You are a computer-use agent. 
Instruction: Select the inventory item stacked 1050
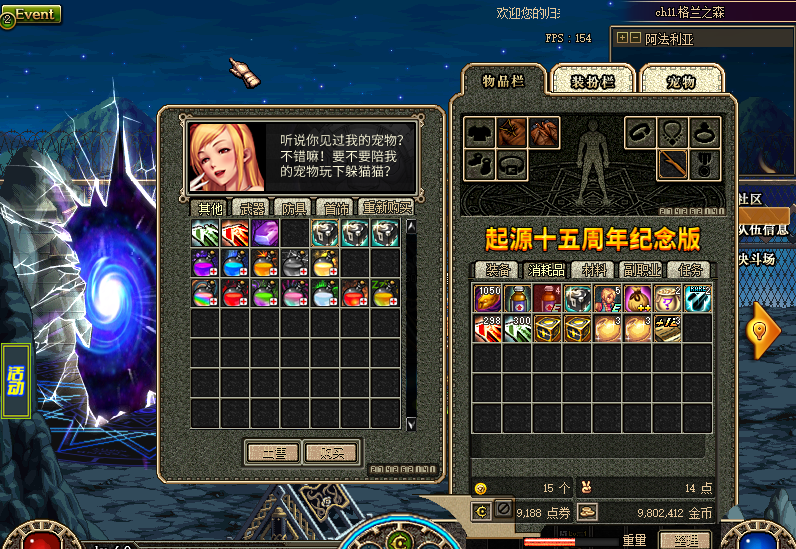(x=487, y=299)
